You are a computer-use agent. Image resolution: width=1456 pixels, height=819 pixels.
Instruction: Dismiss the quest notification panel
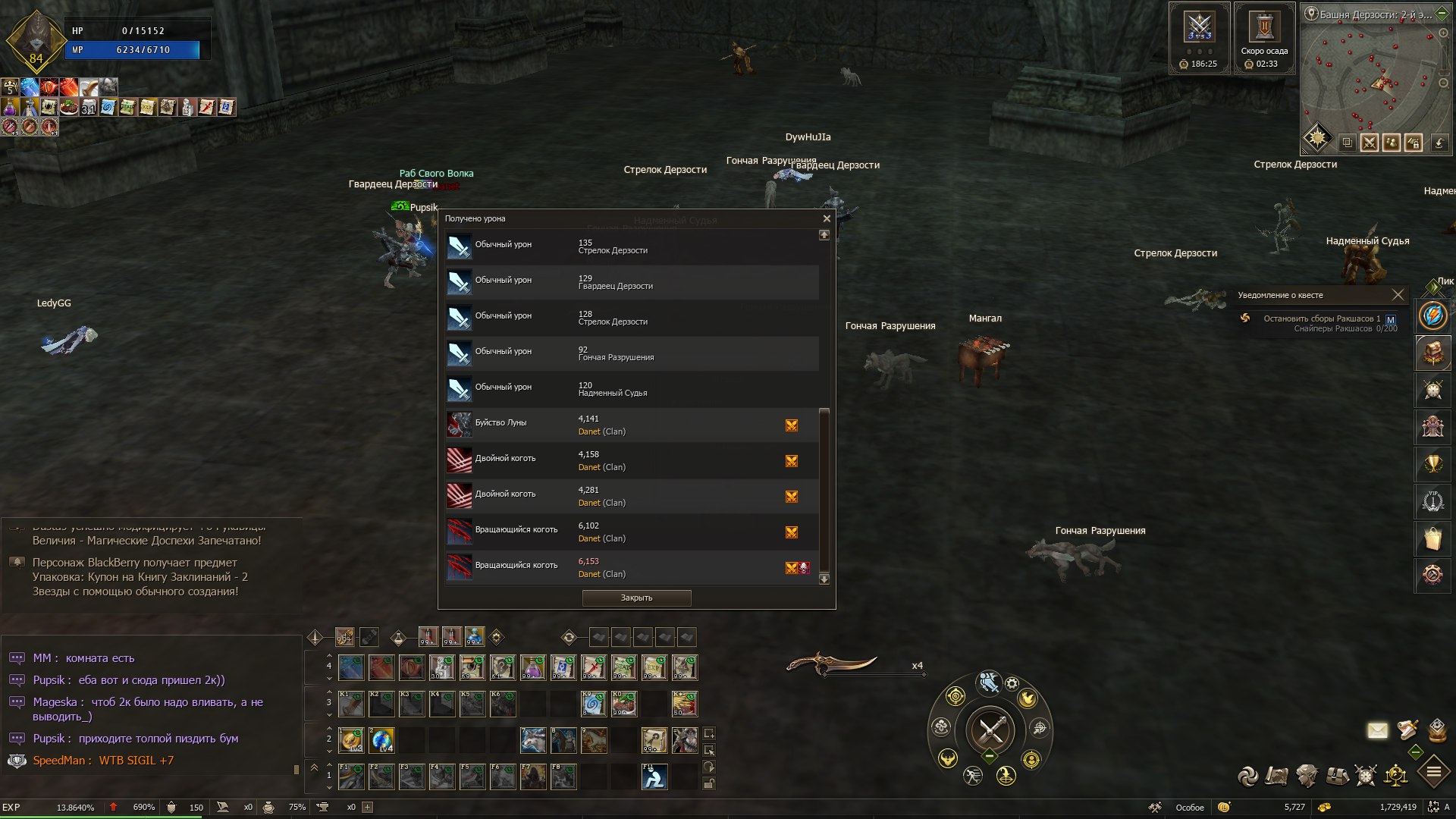(x=1398, y=295)
